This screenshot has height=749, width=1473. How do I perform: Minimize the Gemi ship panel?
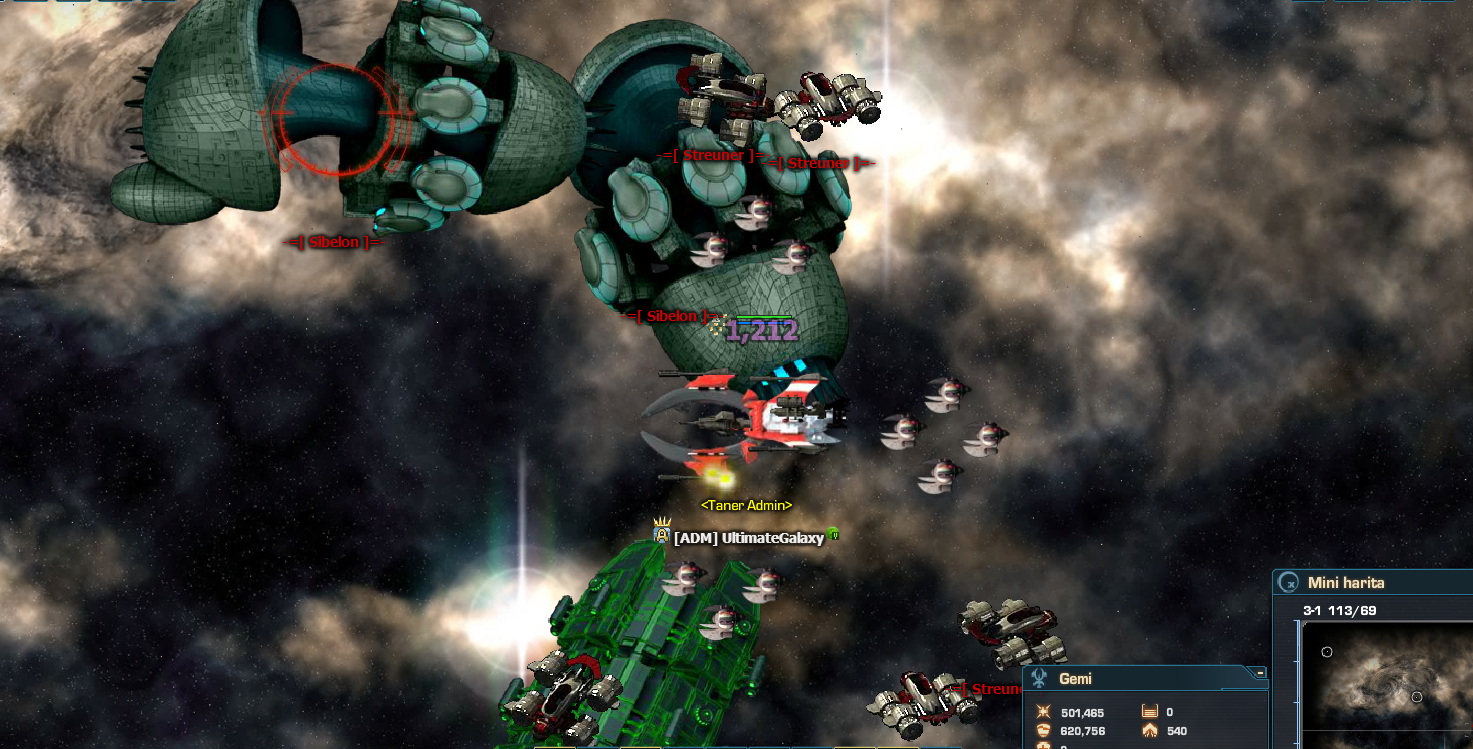tap(1261, 673)
